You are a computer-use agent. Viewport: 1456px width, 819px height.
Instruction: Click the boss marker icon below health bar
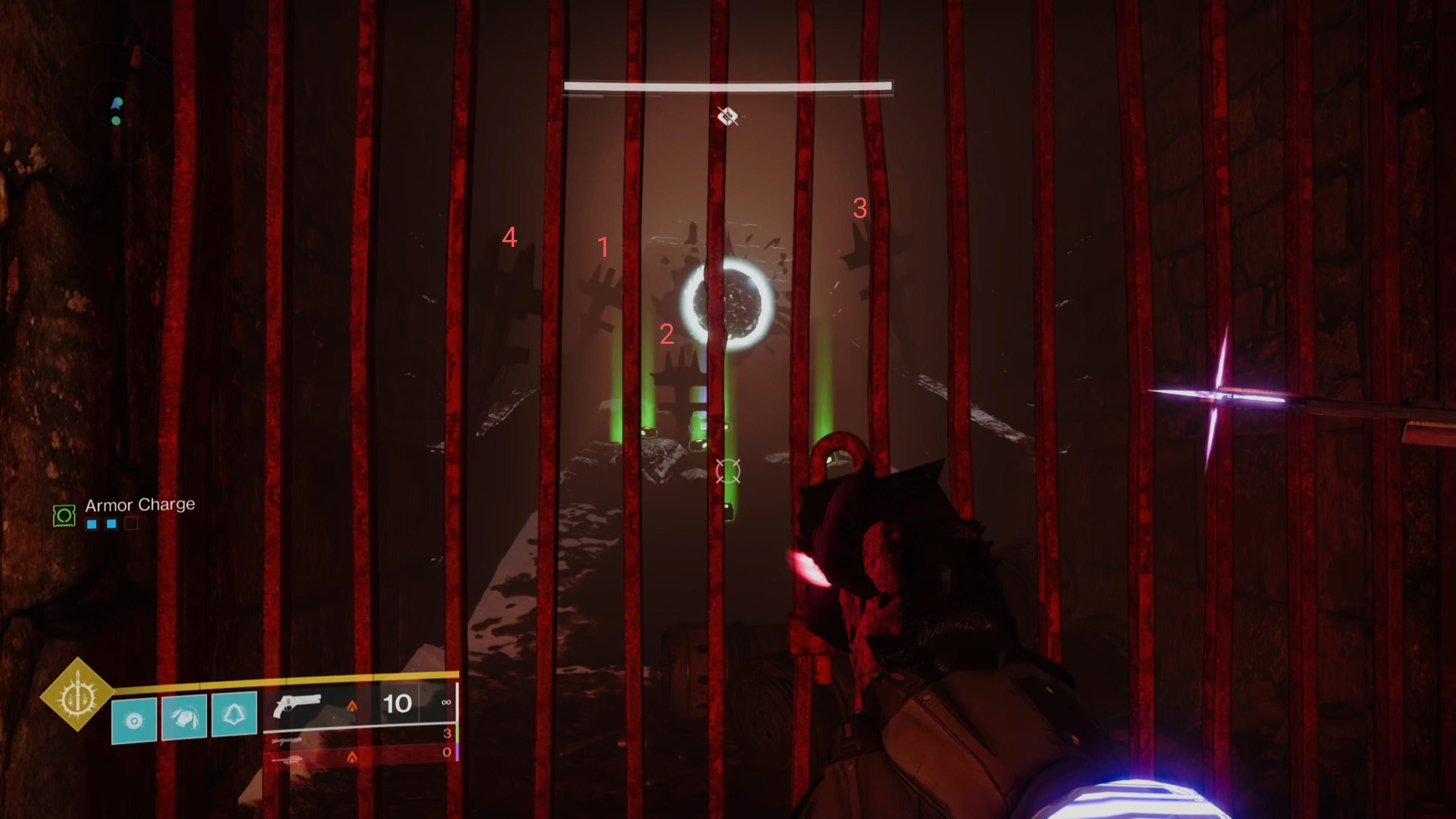point(728,116)
